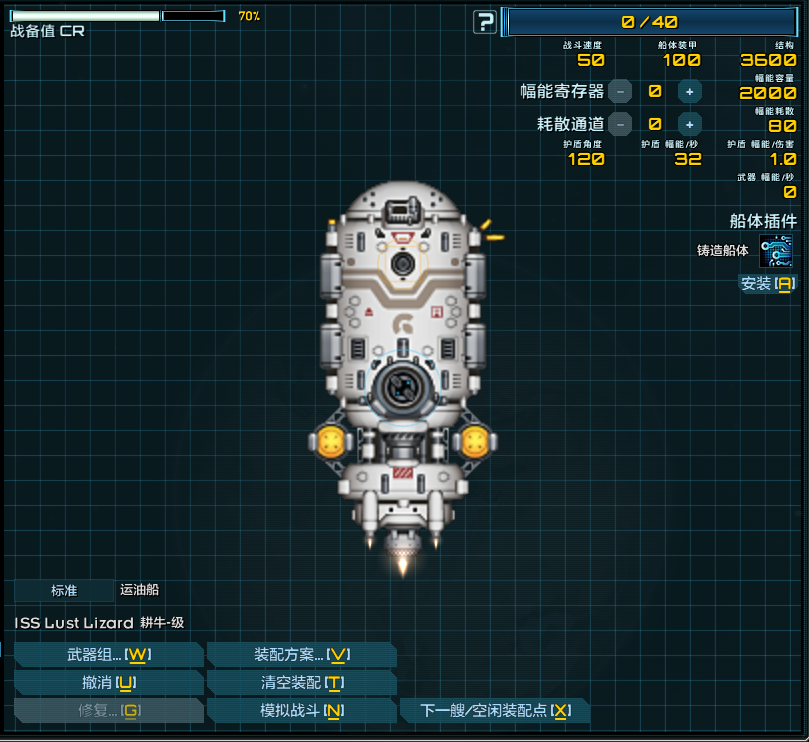Decrease 耗散通道 vents with minus
The image size is (809, 742).
[620, 124]
